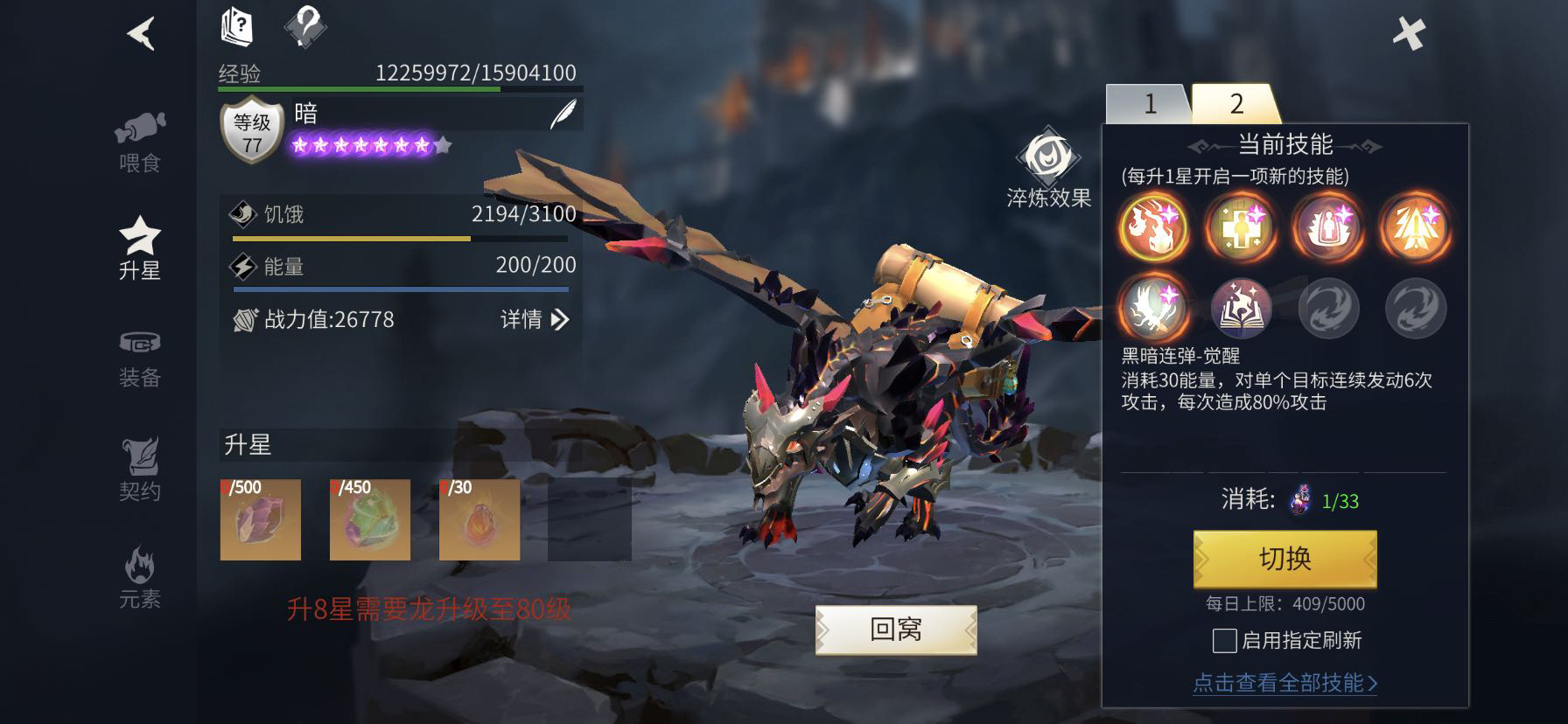Select the purple crystal material slot
The height and width of the screenshot is (724, 1568).
[x=261, y=519]
